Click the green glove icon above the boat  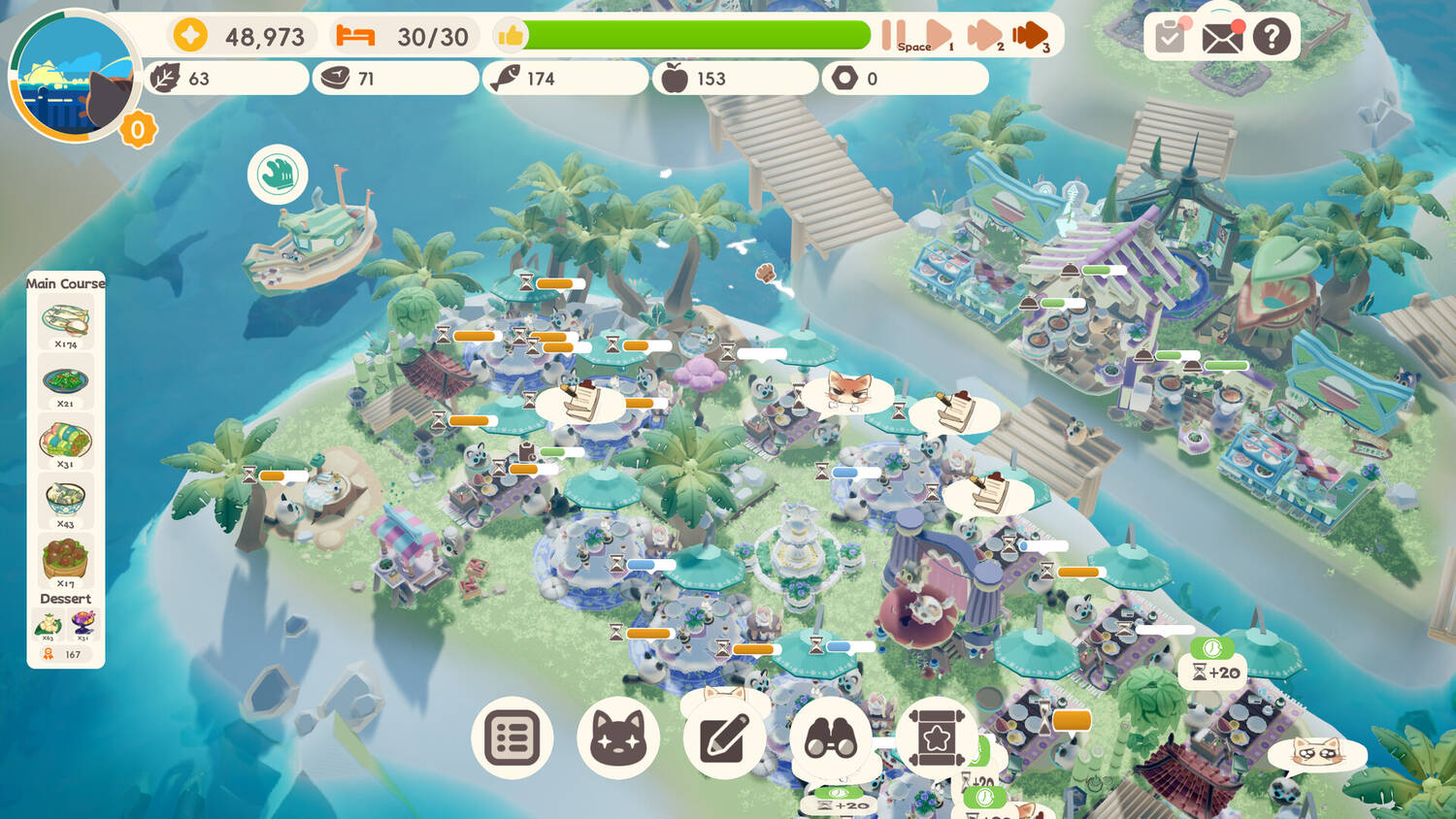278,175
